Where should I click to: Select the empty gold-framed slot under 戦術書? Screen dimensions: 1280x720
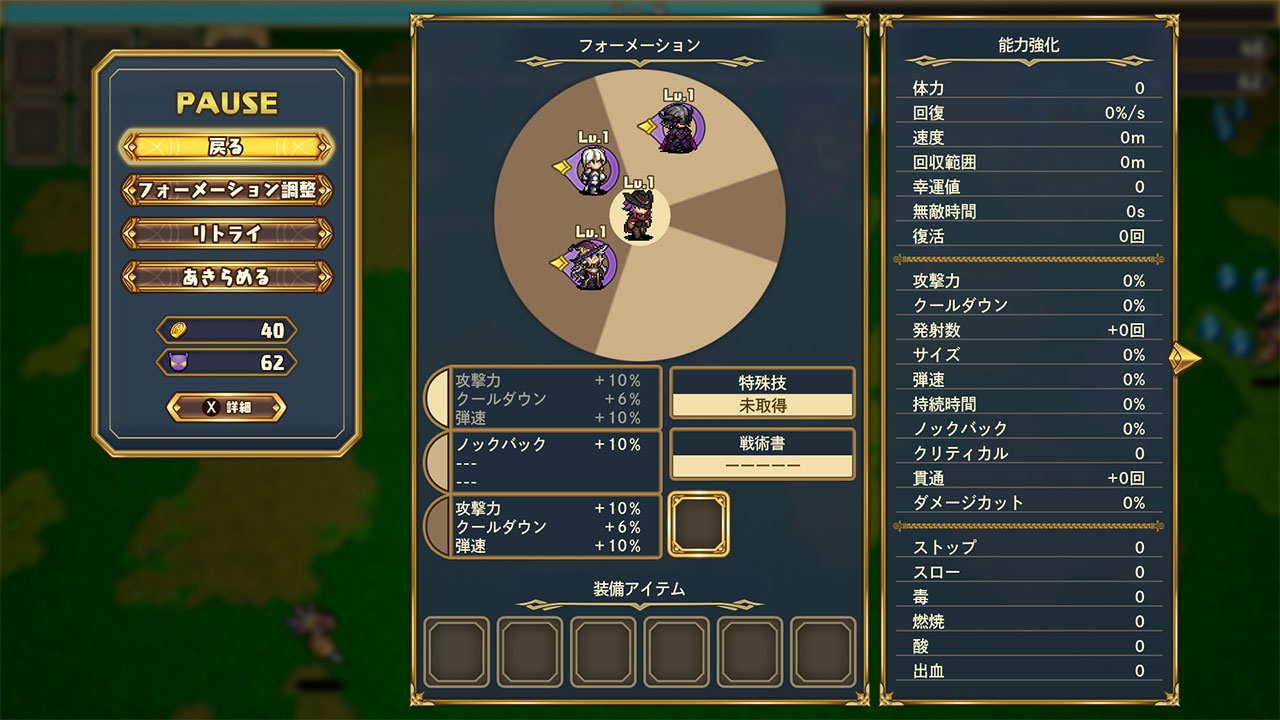click(698, 524)
